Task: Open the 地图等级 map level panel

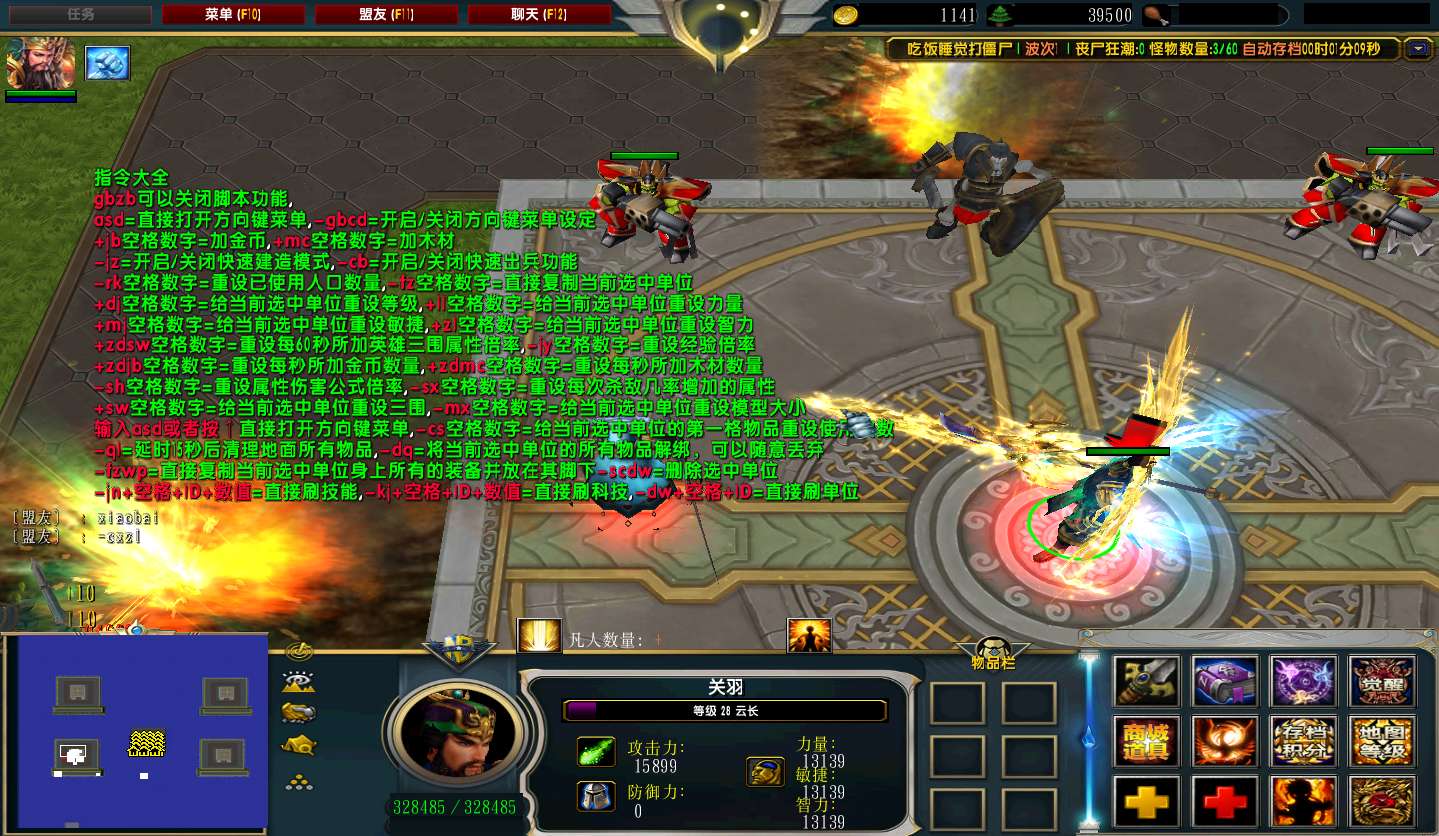Action: 1381,741
